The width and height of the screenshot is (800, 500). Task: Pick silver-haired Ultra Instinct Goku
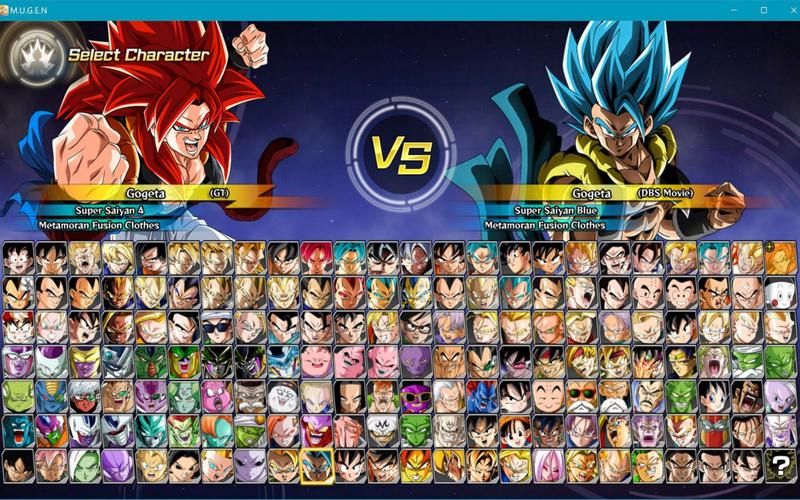coord(416,258)
